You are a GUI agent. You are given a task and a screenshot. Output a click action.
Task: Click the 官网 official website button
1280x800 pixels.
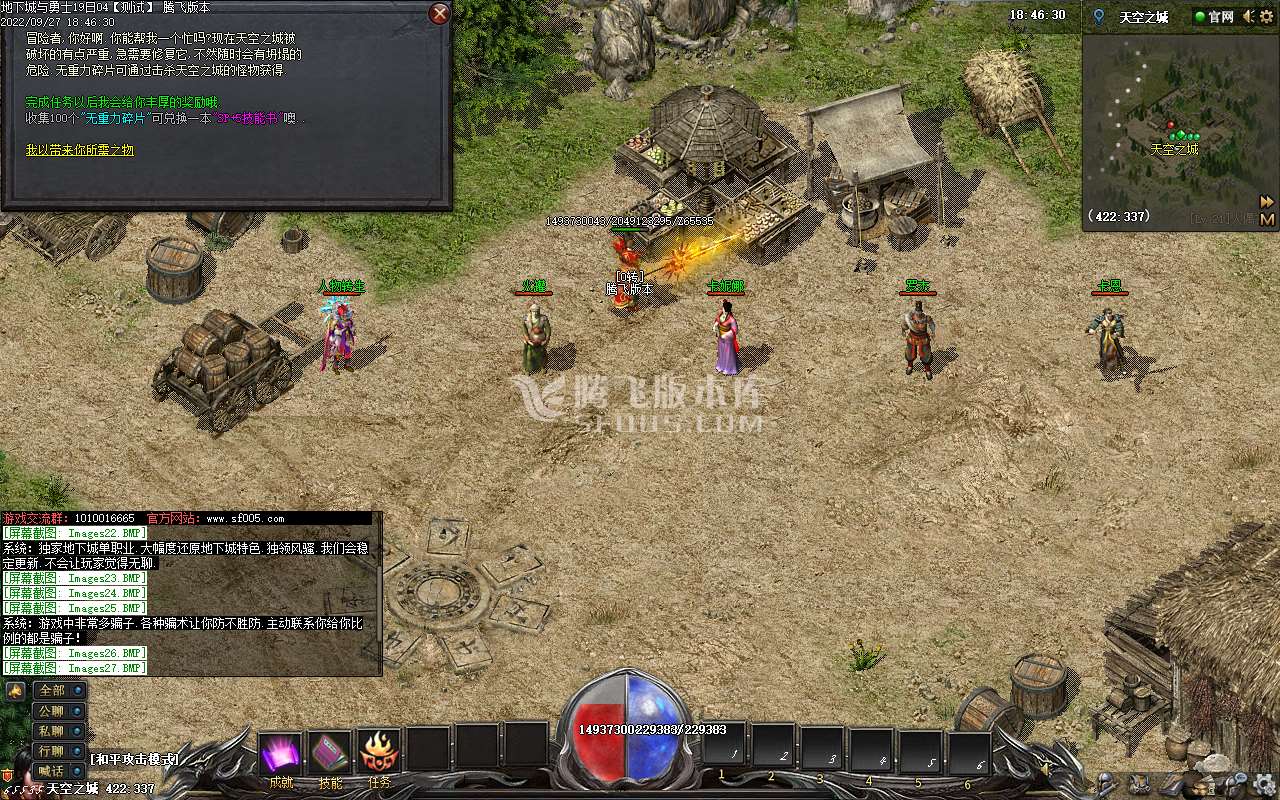point(1213,17)
